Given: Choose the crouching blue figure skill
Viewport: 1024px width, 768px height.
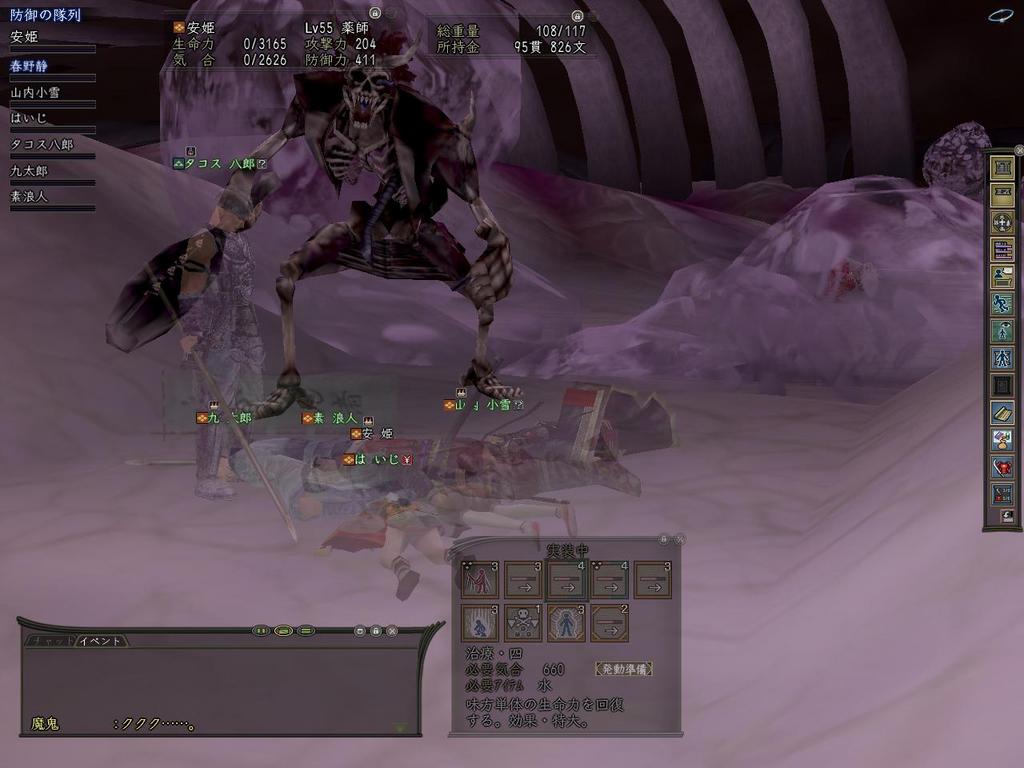Looking at the screenshot, I should 480,622.
